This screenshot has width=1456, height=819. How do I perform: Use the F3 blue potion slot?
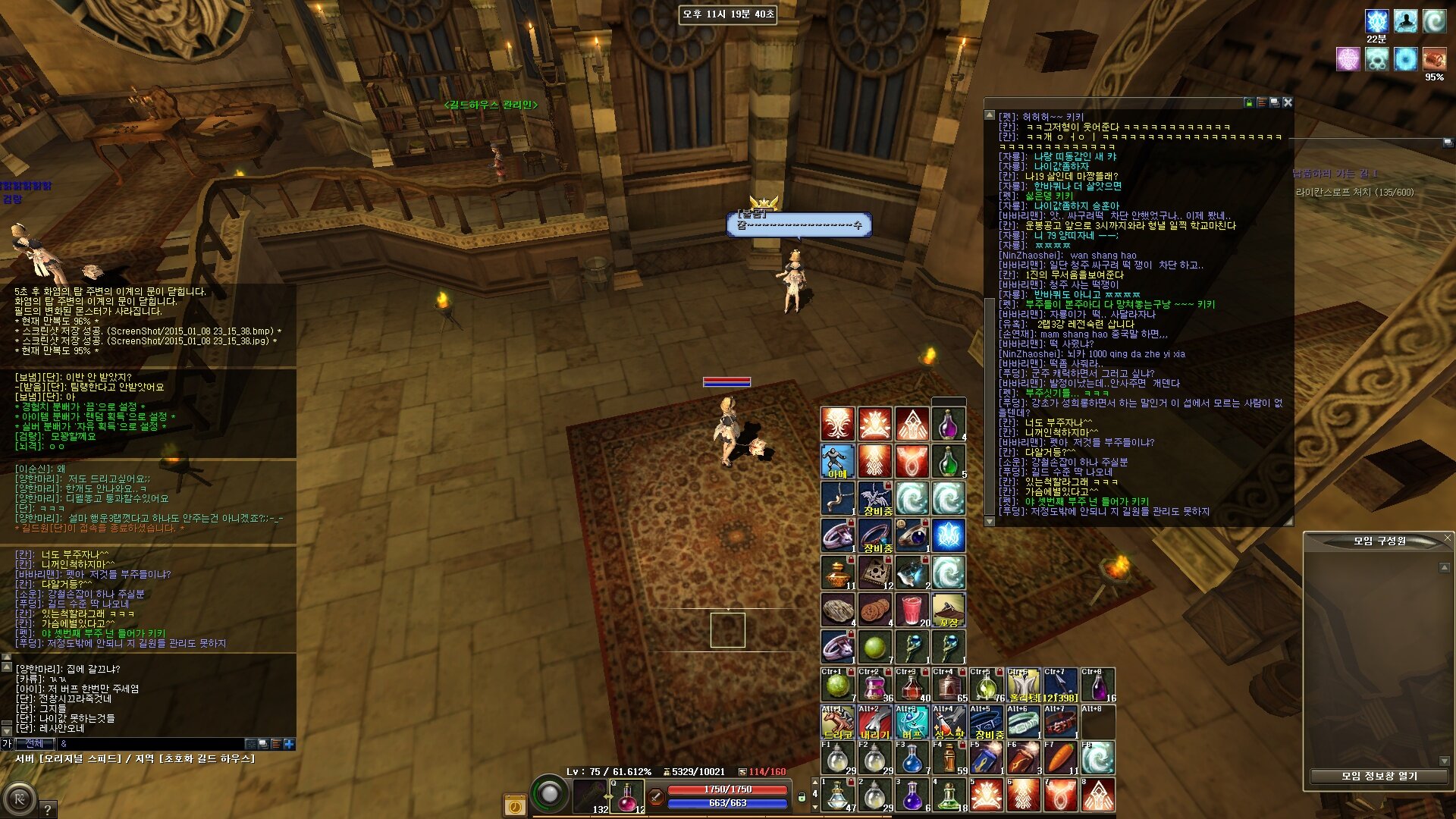912,758
